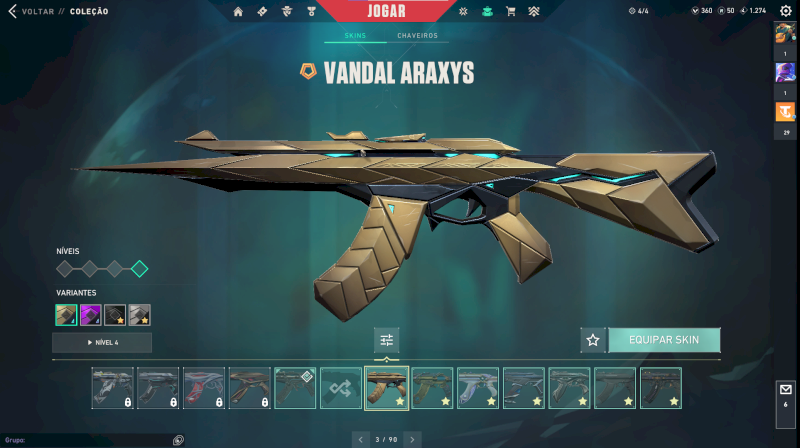Select the highlighted fourth level diamond
Screen dimensions: 800x448
(139, 268)
